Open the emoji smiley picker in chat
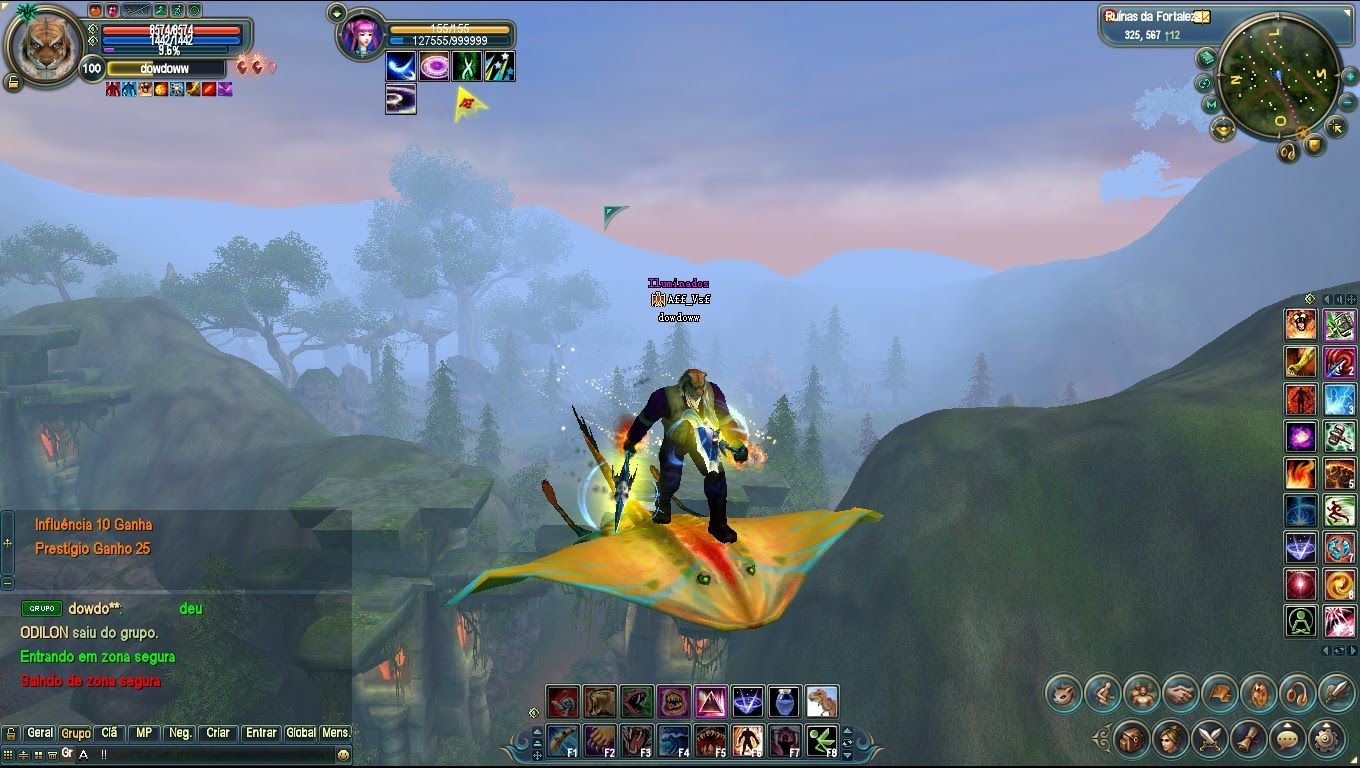The image size is (1360, 768). [343, 754]
